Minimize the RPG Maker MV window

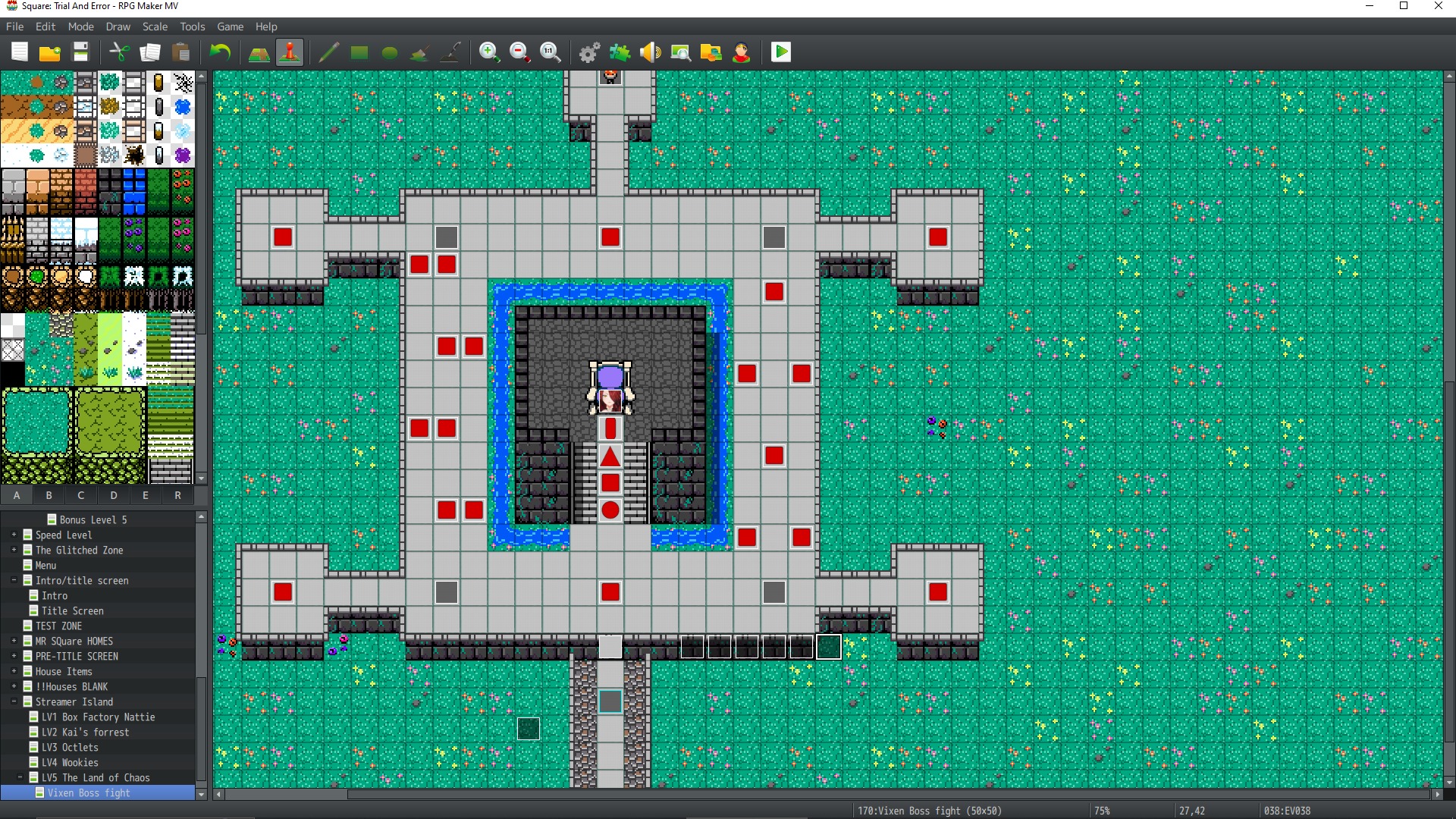point(1370,6)
